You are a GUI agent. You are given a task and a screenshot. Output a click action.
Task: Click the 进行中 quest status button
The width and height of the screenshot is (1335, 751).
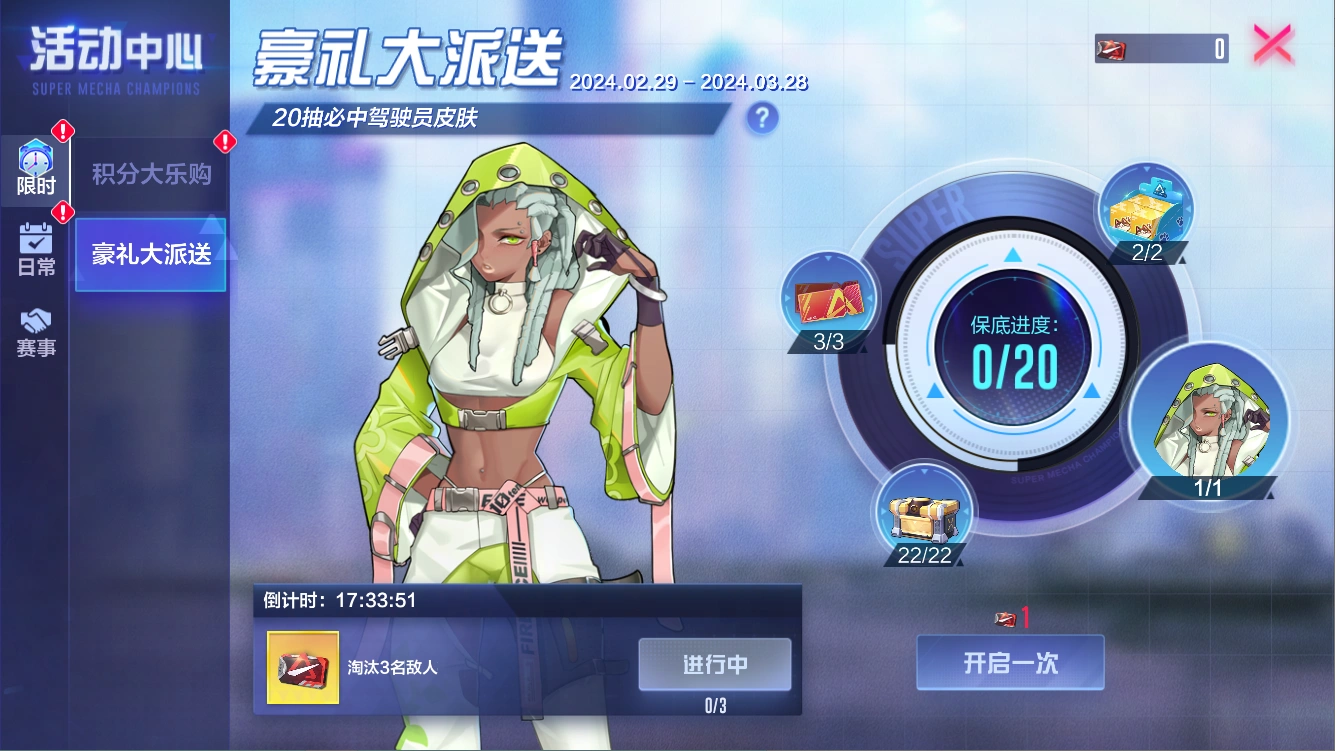714,665
